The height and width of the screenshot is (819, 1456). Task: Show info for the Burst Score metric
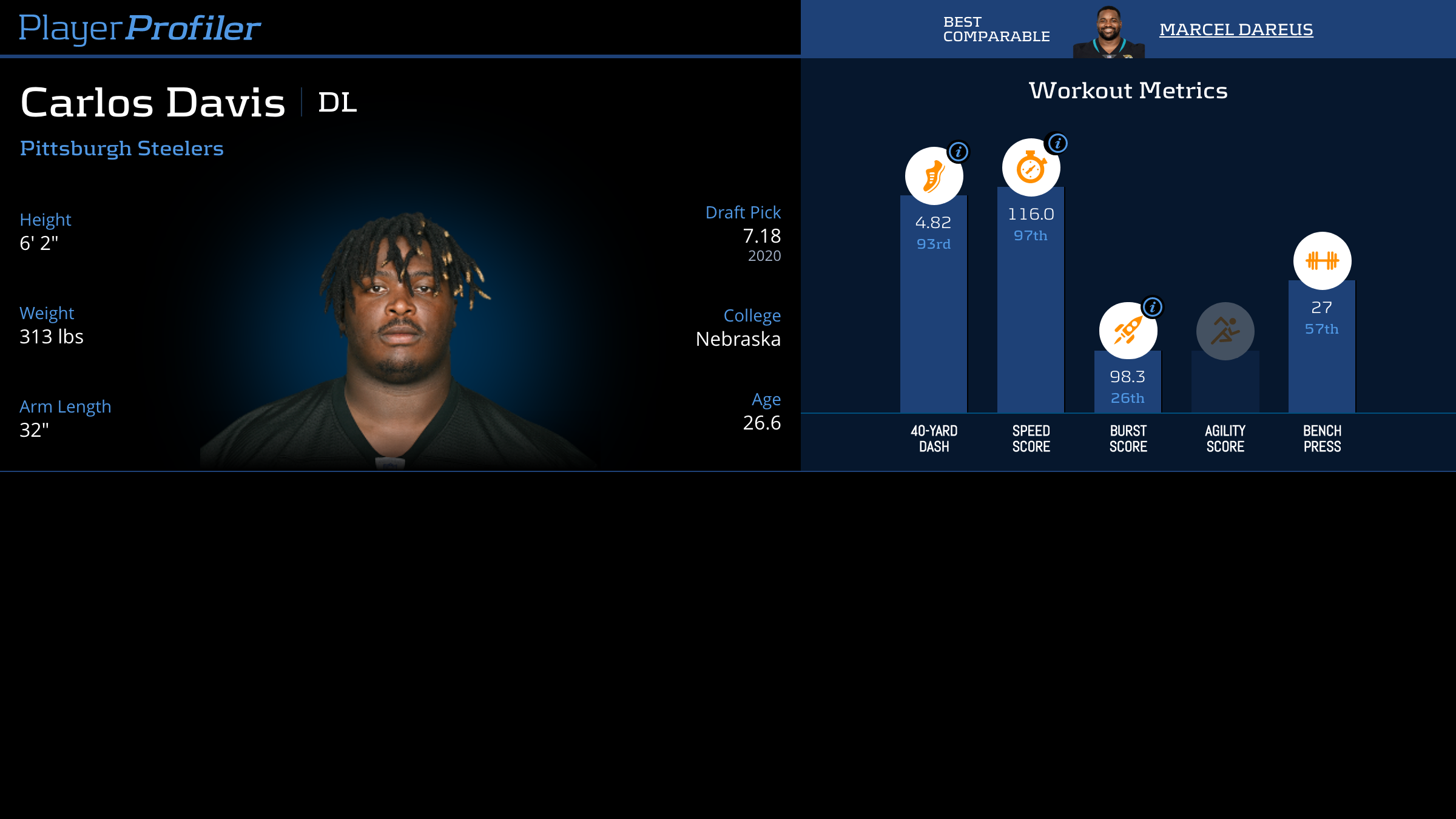tap(1152, 307)
